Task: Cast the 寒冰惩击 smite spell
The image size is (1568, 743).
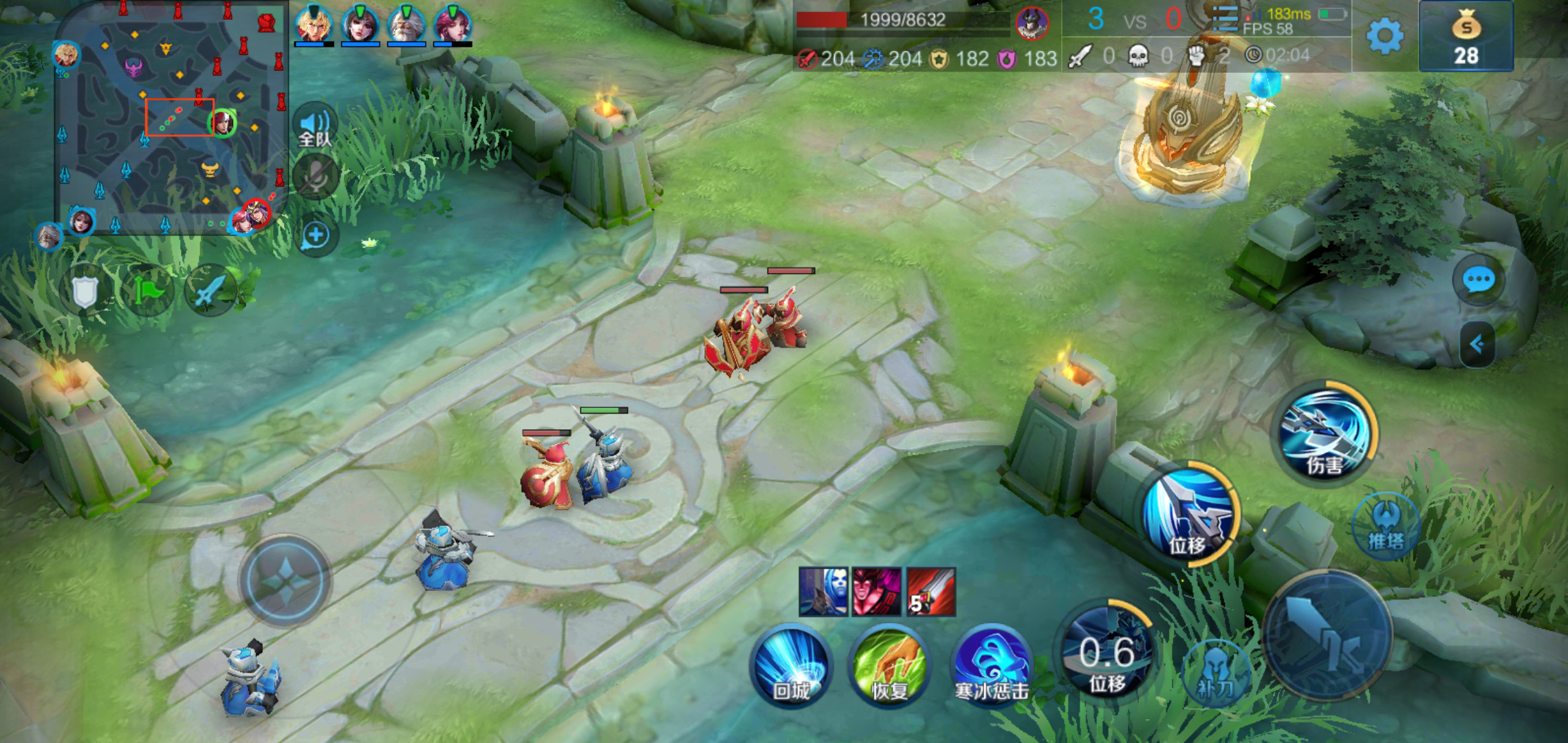Action: [x=991, y=665]
